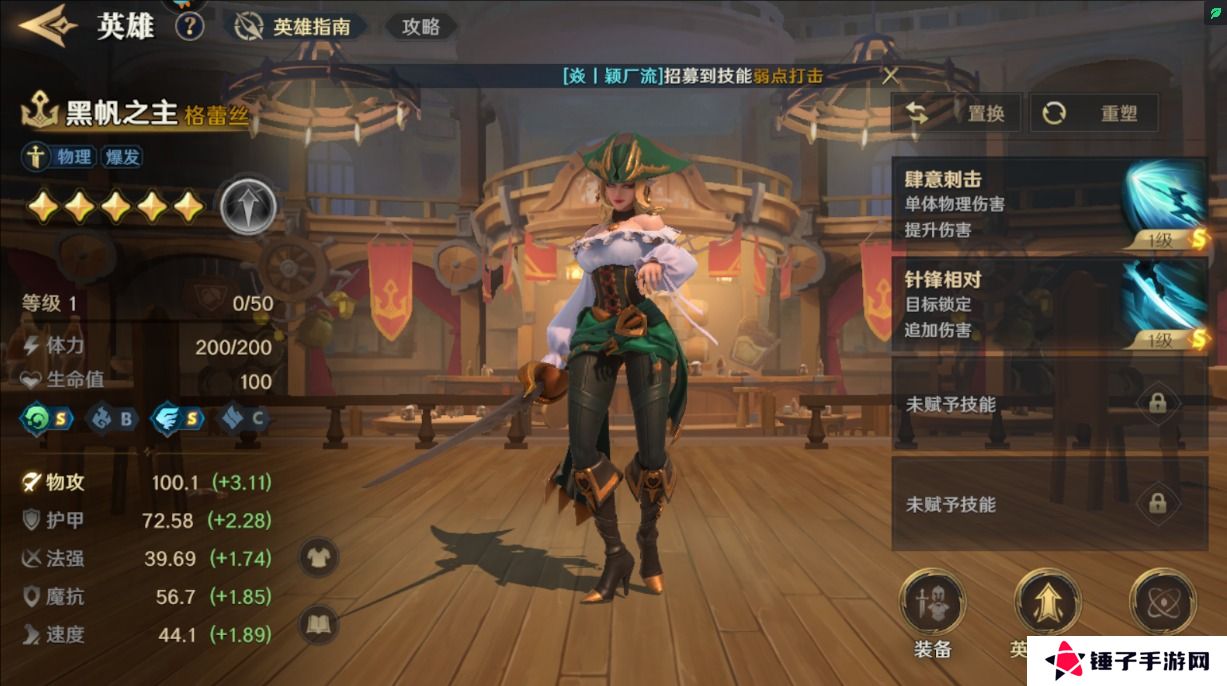The height and width of the screenshot is (686, 1227).
Task: Select the 重塑 reshape button
Action: tap(1094, 113)
